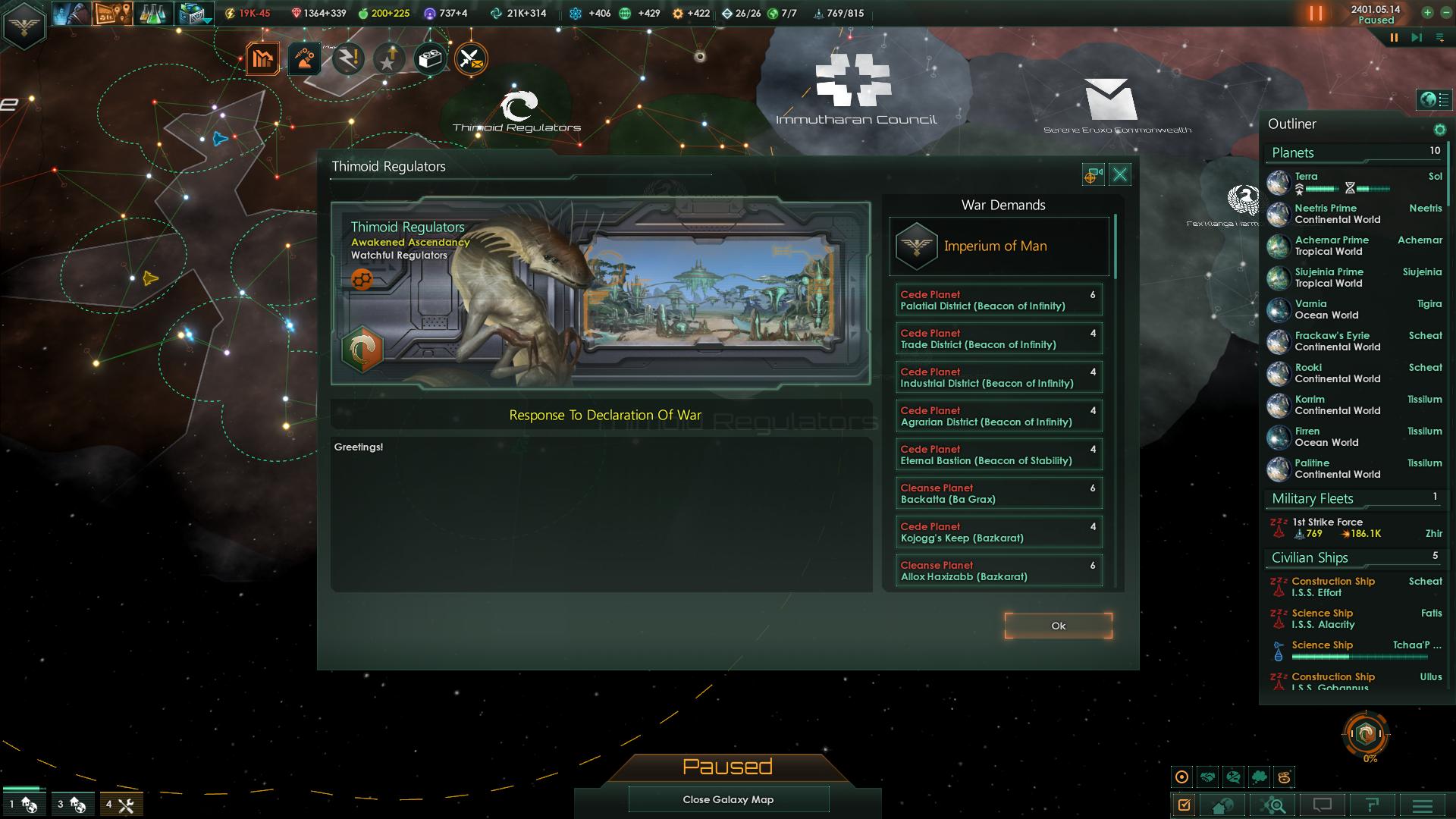The image size is (1456, 819).
Task: Select control group 4 with tools icon
Action: [x=120, y=805]
